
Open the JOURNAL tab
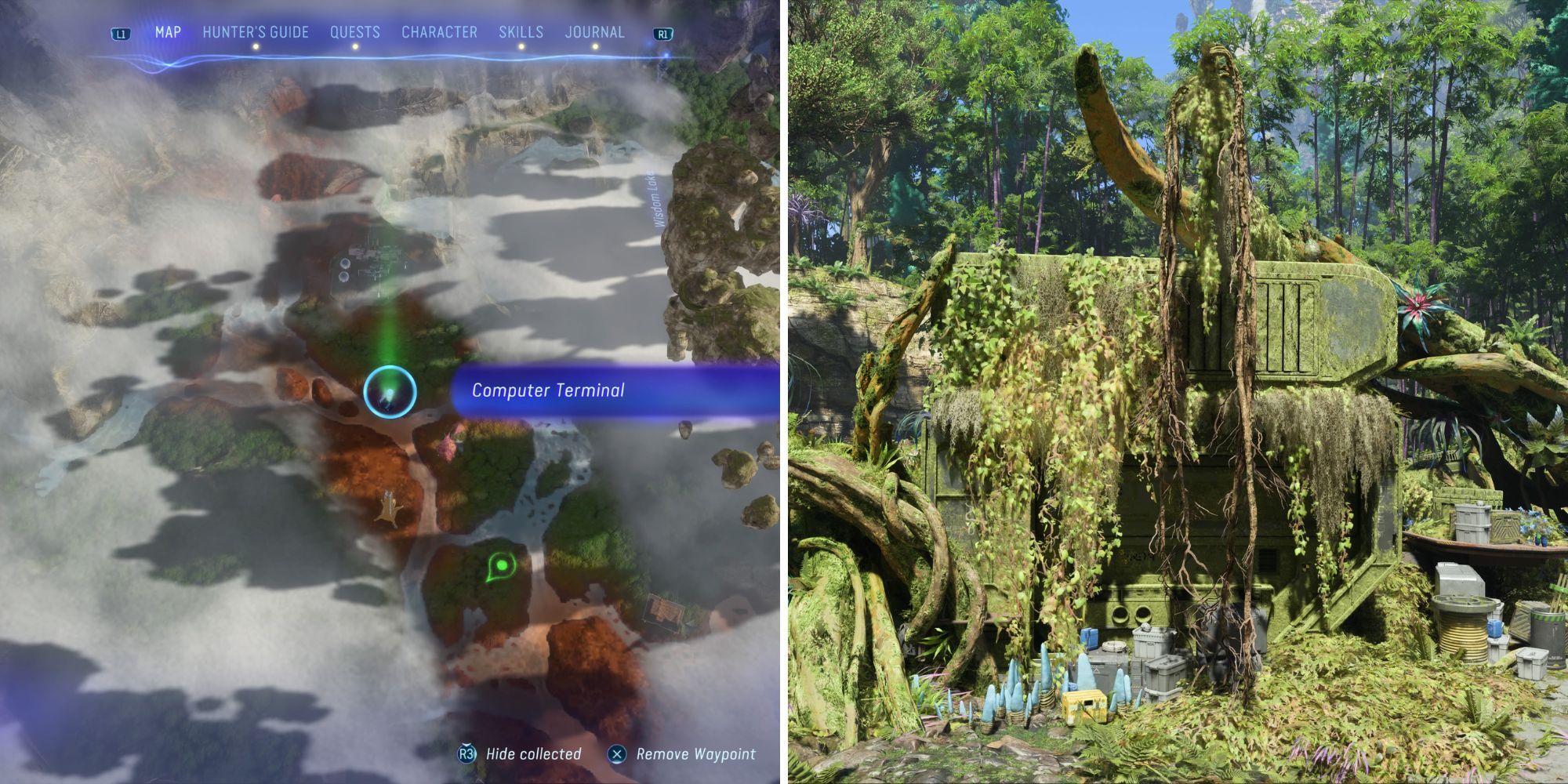pyautogui.click(x=594, y=32)
